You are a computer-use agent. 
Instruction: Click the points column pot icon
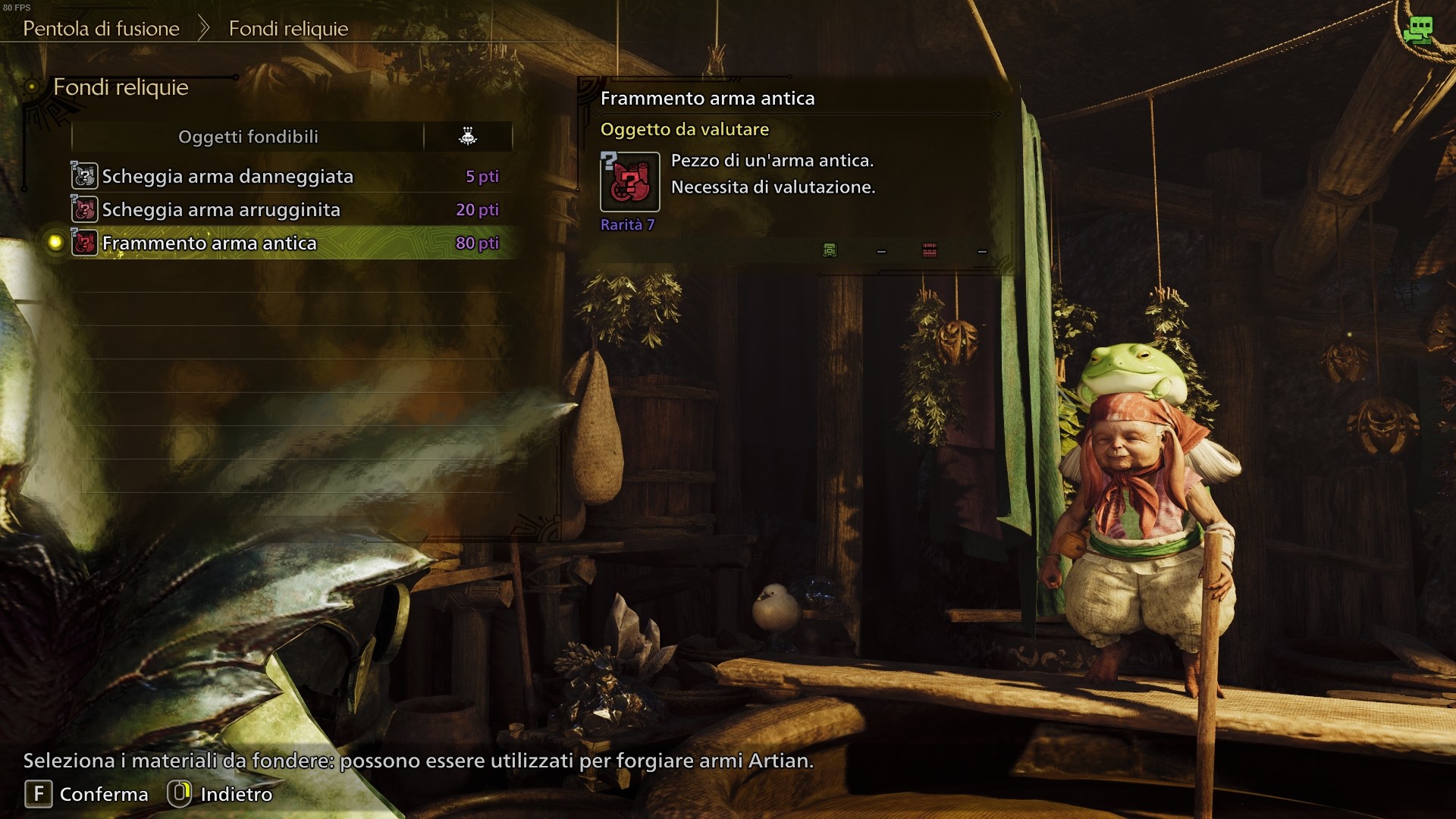(x=468, y=136)
